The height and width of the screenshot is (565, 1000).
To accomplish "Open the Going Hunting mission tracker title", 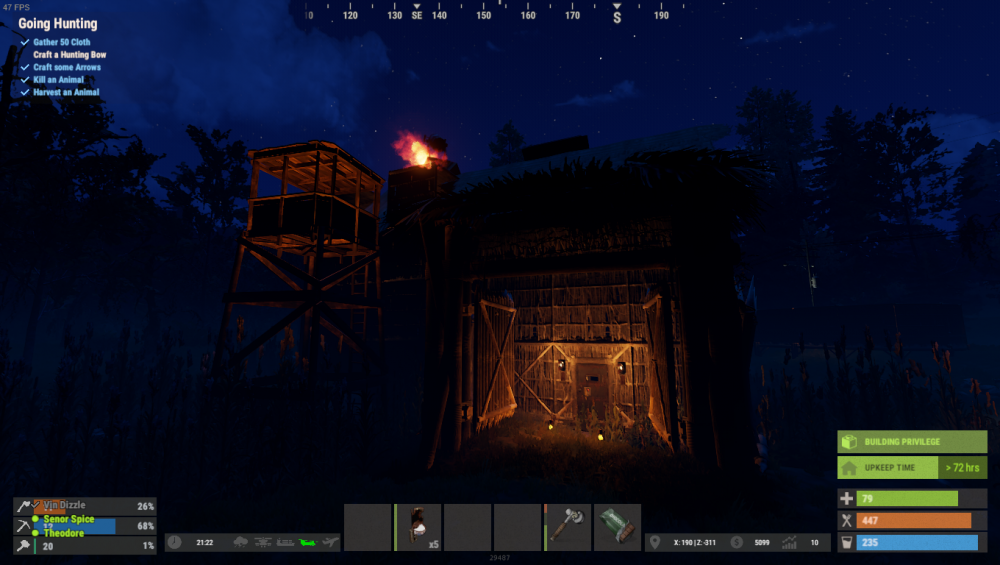I will (58, 23).
